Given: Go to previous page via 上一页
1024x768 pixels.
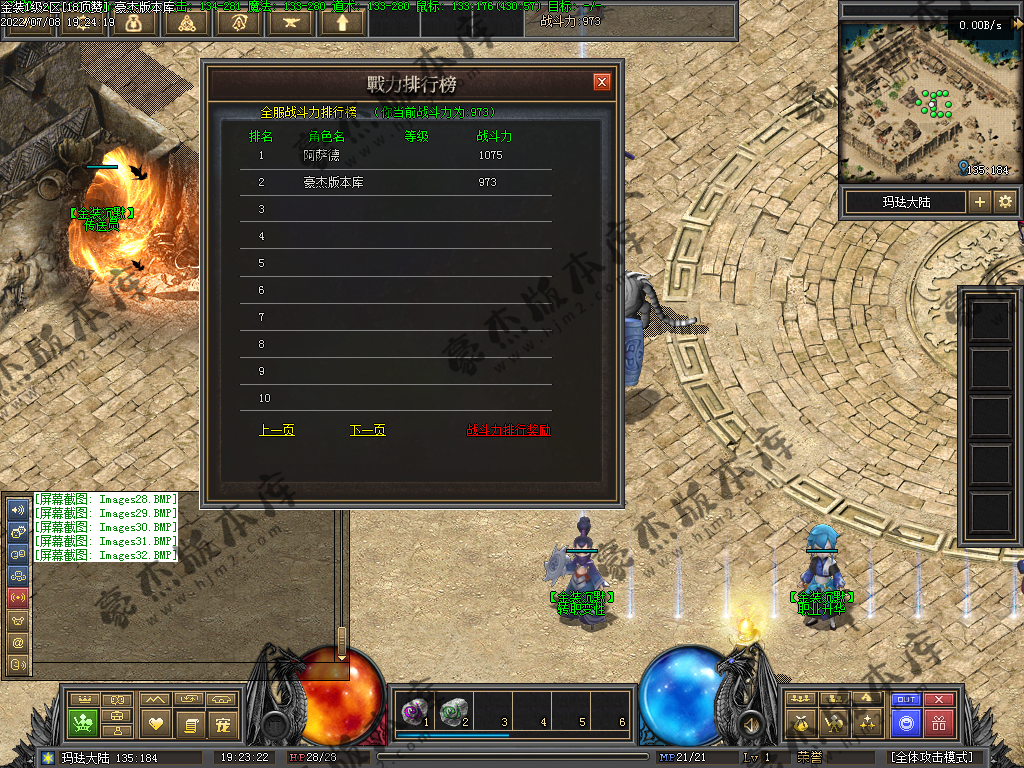Looking at the screenshot, I should pos(277,430).
